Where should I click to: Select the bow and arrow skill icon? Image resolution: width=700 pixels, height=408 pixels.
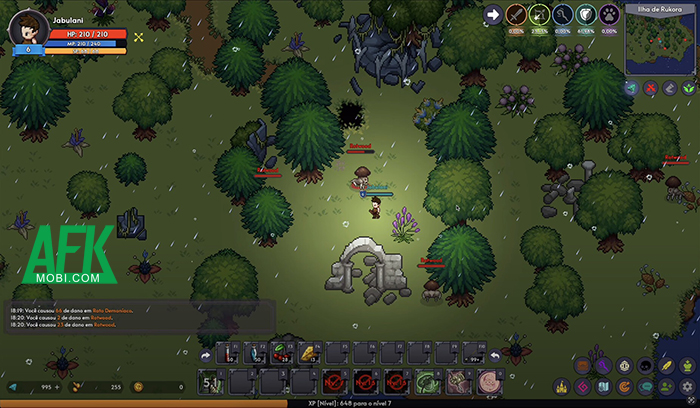(x=540, y=15)
